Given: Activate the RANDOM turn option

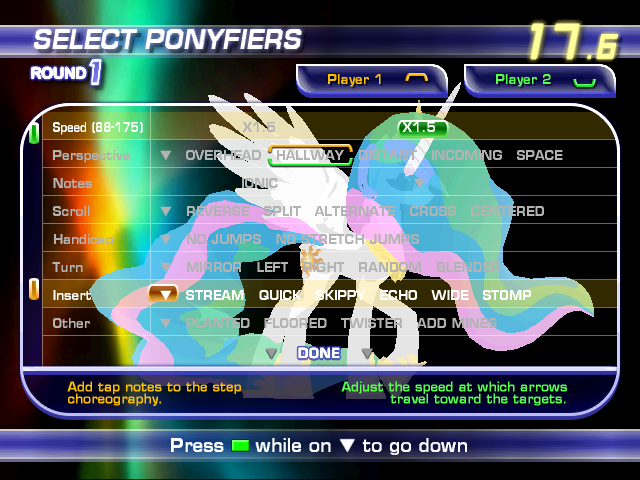Looking at the screenshot, I should click(x=390, y=267).
